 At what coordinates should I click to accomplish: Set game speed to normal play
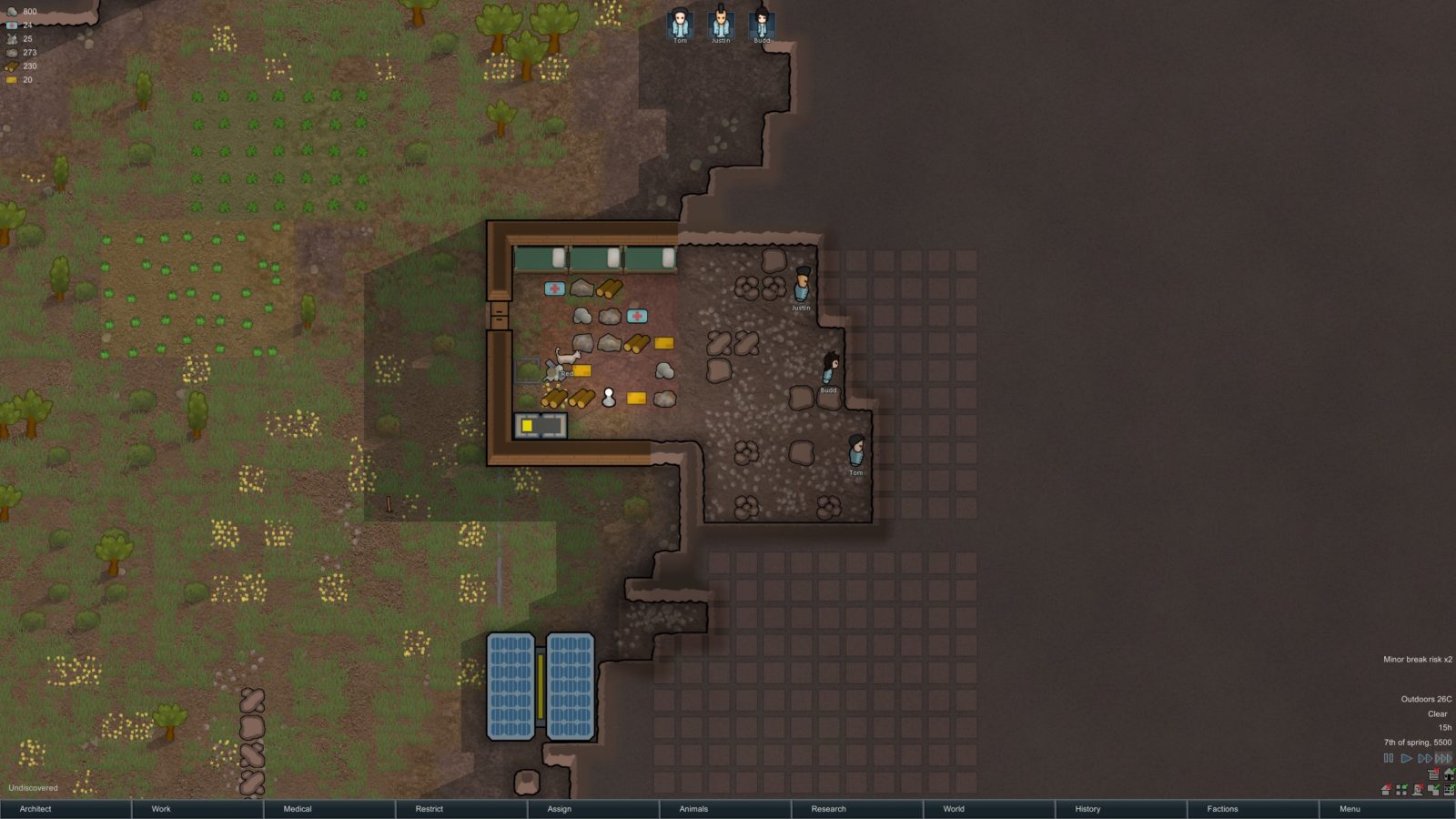click(x=1406, y=758)
